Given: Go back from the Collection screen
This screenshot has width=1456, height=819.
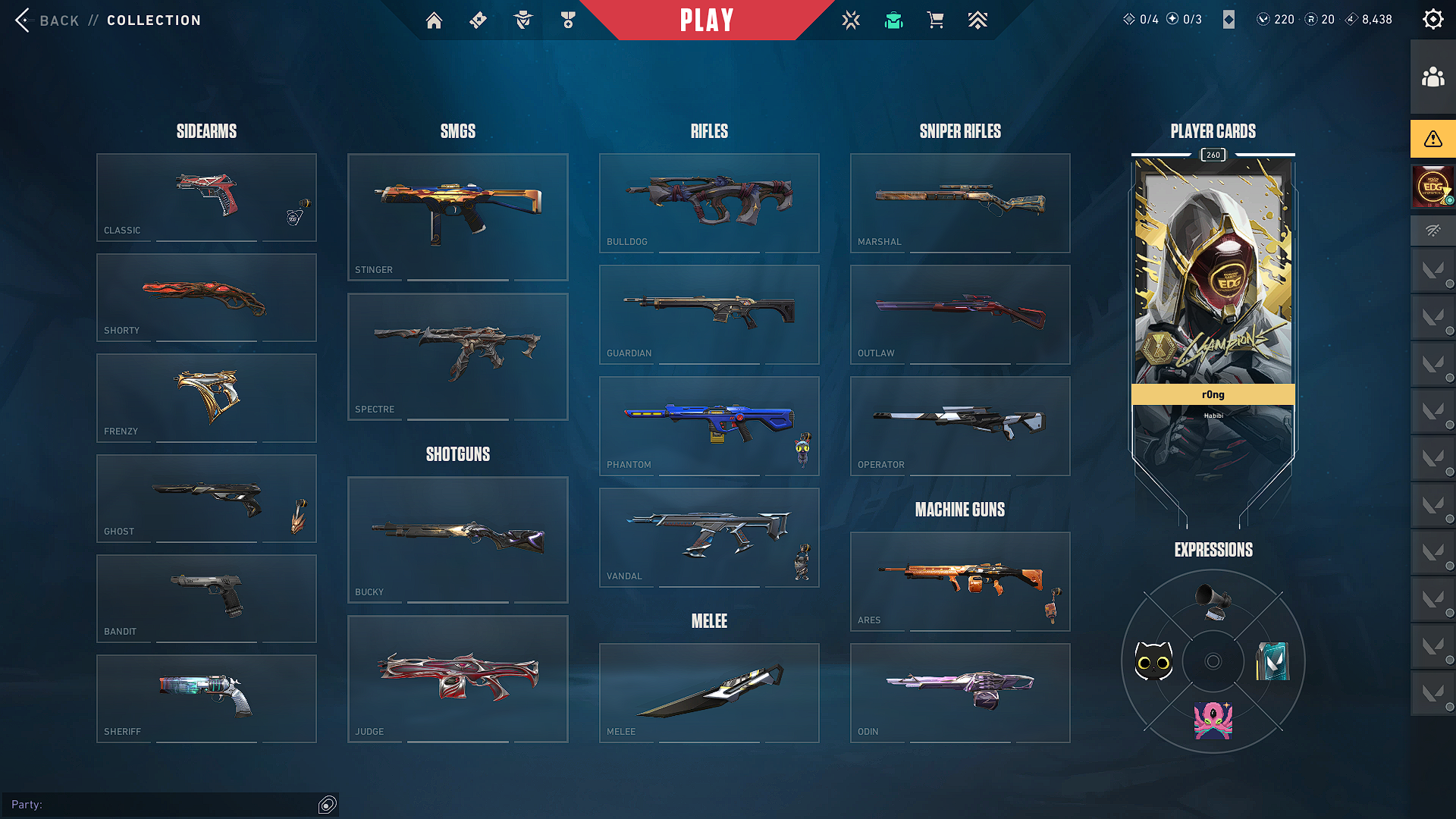Looking at the screenshot, I should coord(47,20).
